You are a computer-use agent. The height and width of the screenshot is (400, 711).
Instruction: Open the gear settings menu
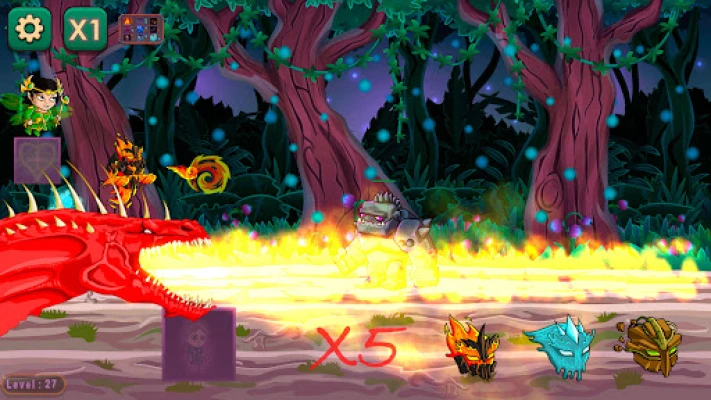(29, 29)
